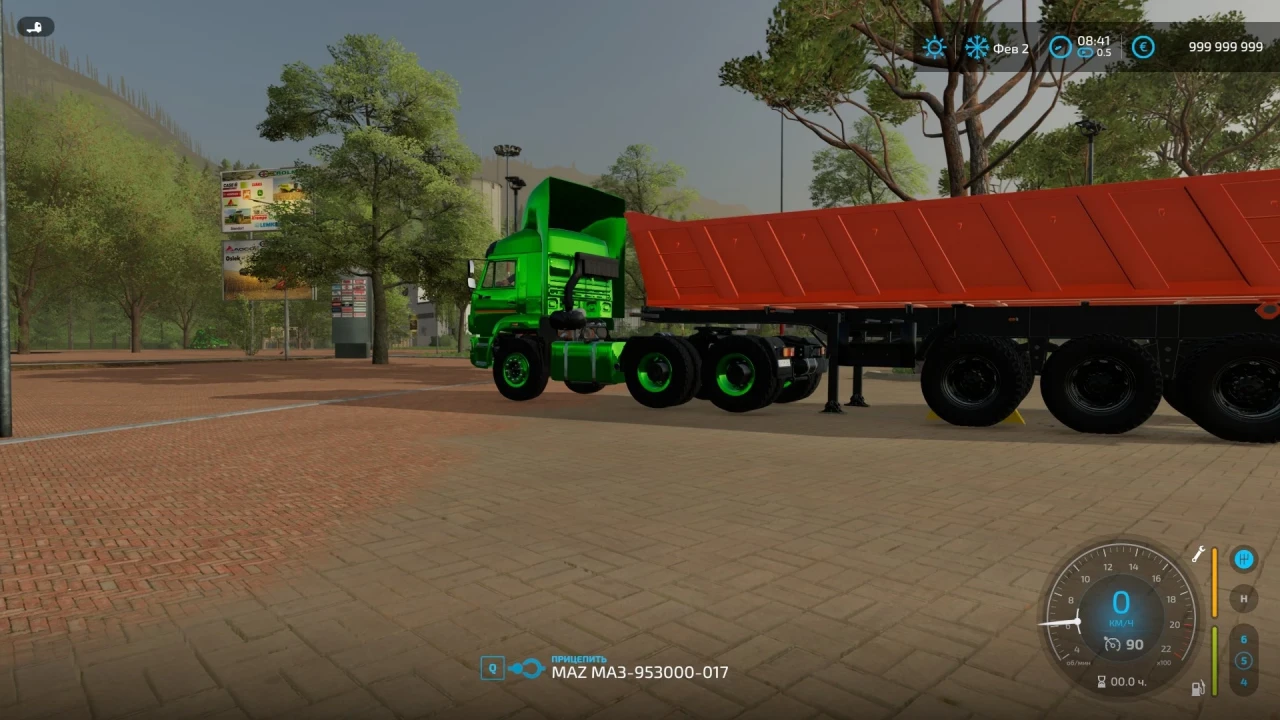This screenshot has height=720, width=1280.
Task: Shift up by selecting gear 6
Action: coord(1244,639)
